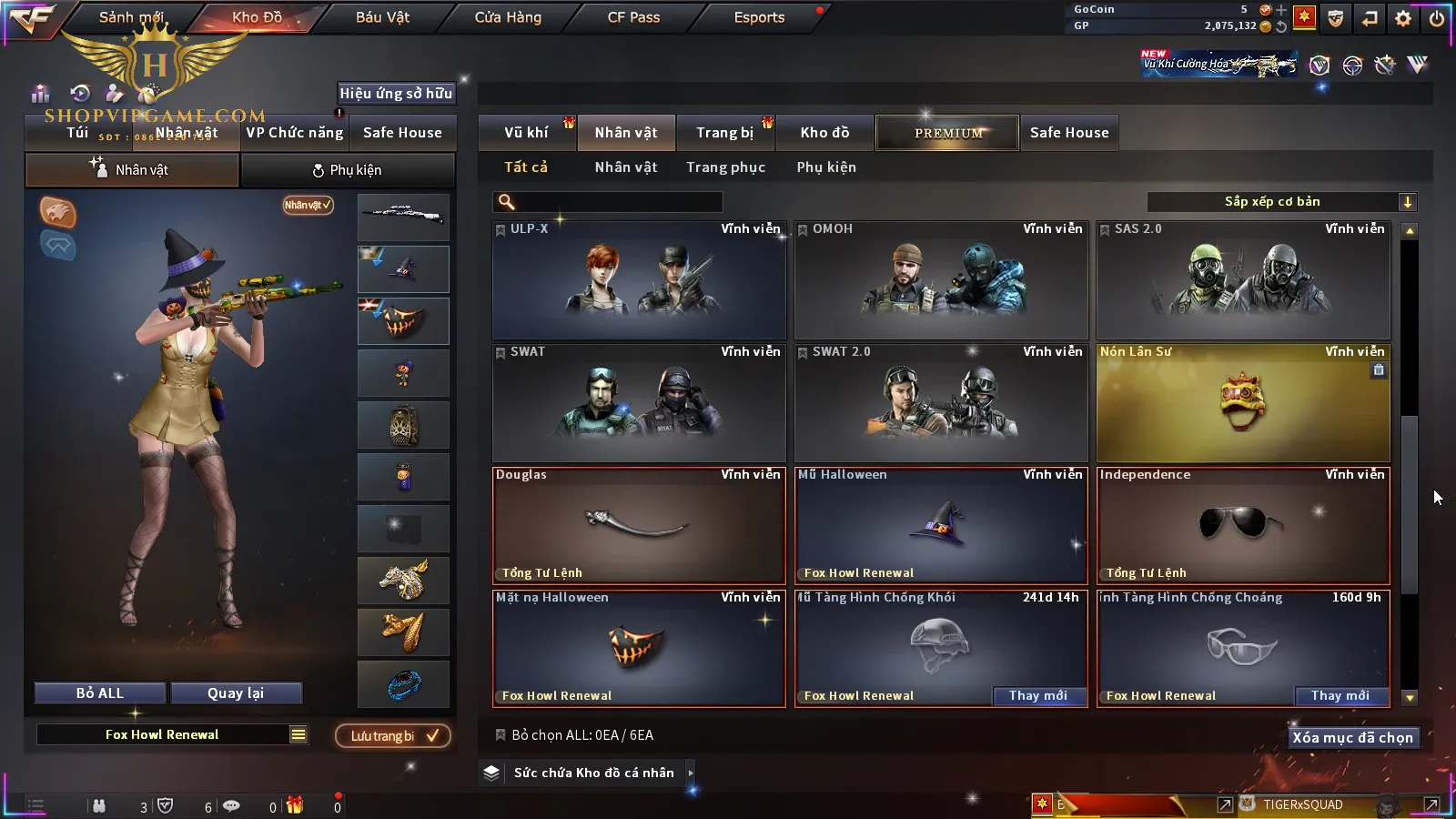This screenshot has height=819, width=1456.
Task: Filter by Phụ kiện subcategory
Action: tap(826, 167)
